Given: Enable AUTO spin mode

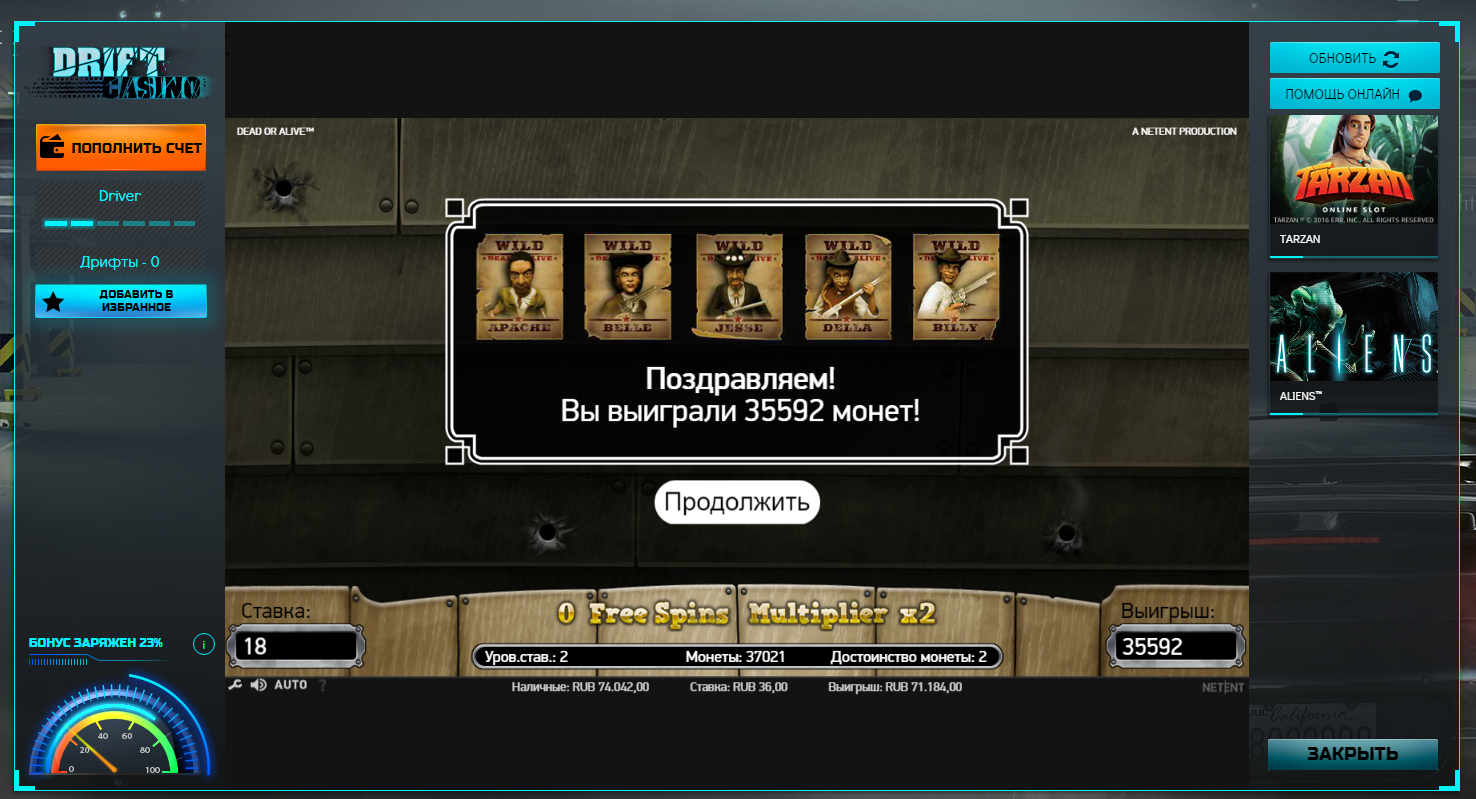Looking at the screenshot, I should click(x=291, y=687).
